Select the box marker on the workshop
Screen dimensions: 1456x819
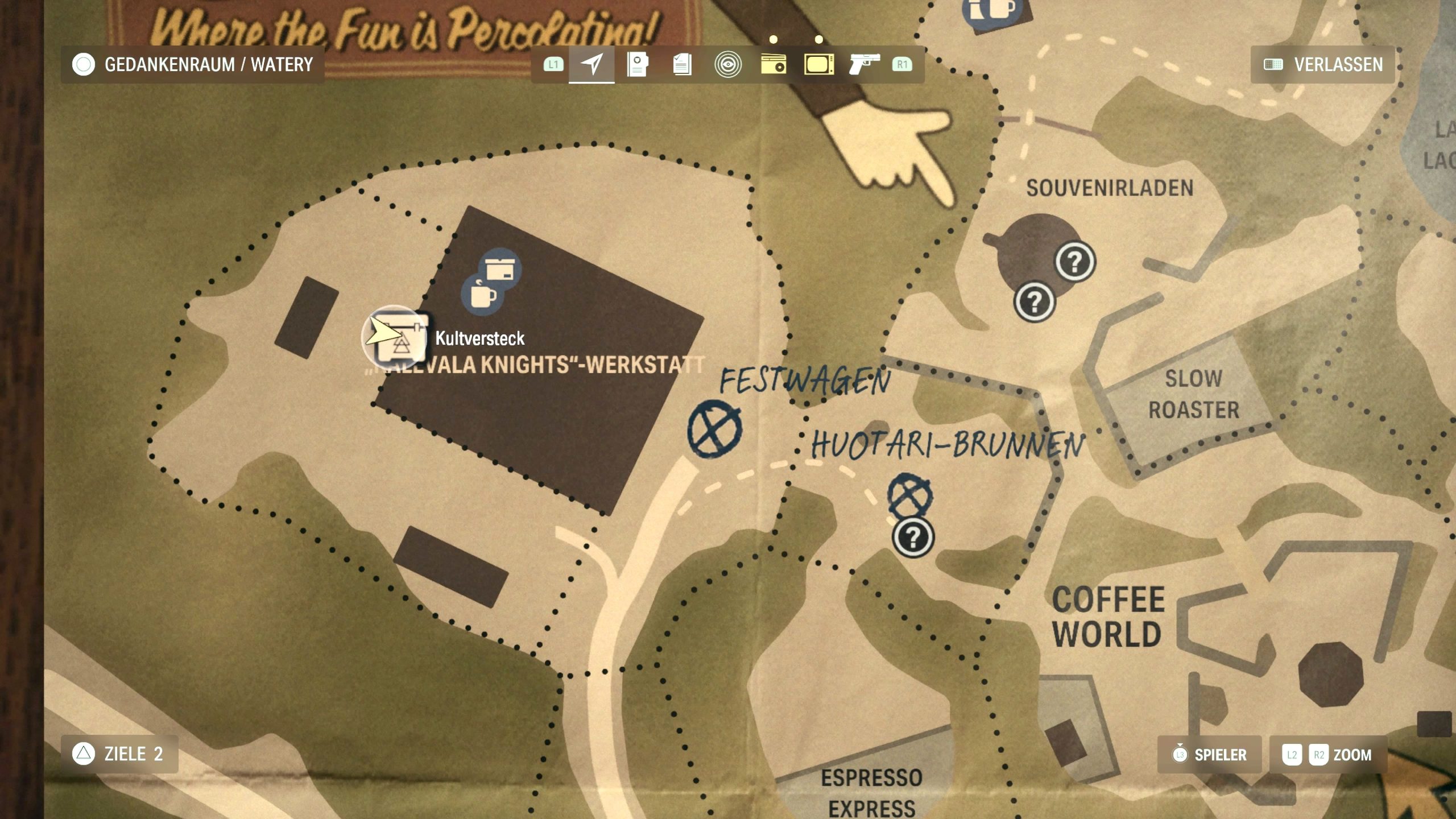(x=500, y=268)
